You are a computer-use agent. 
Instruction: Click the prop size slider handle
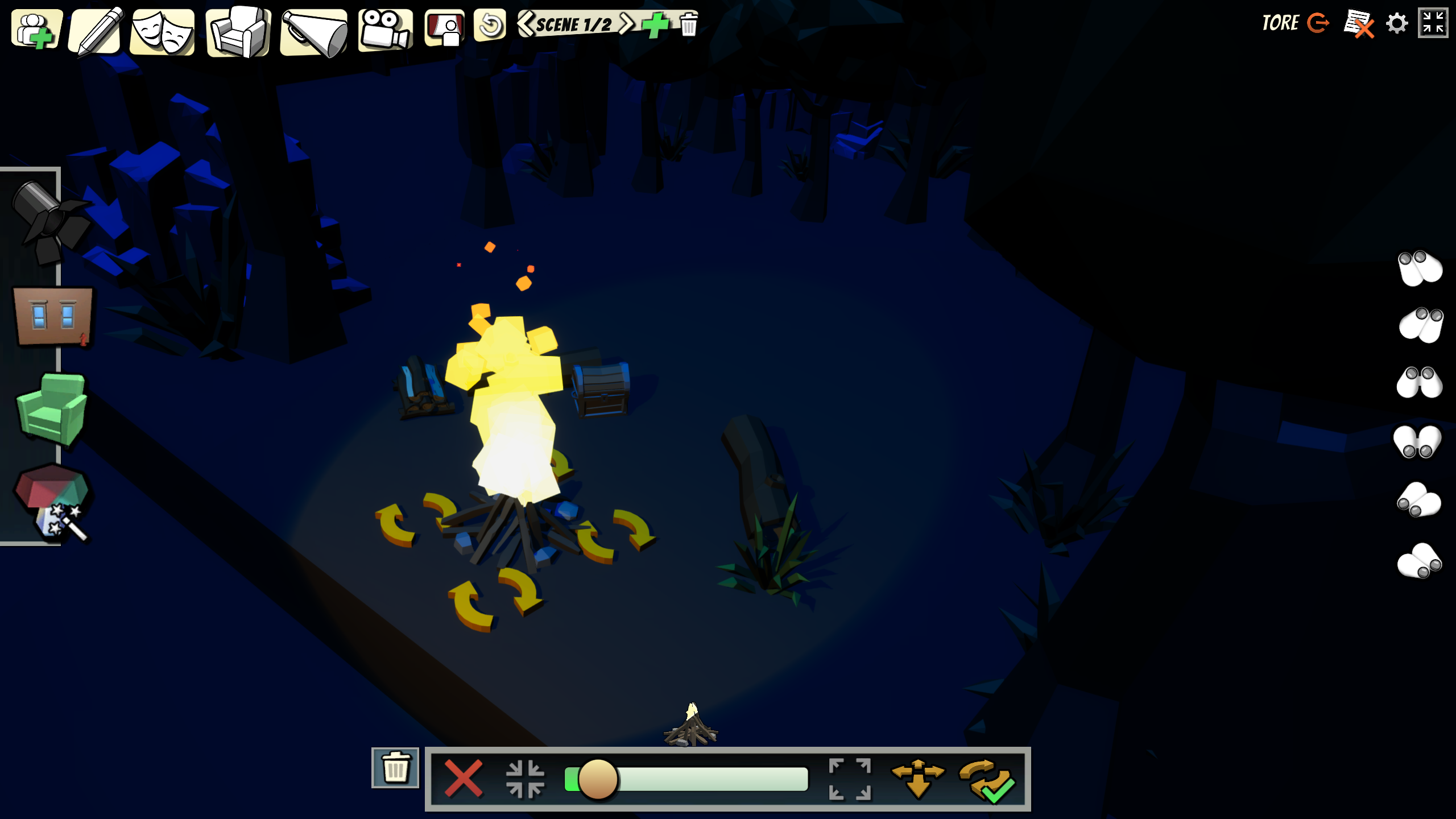(x=598, y=779)
